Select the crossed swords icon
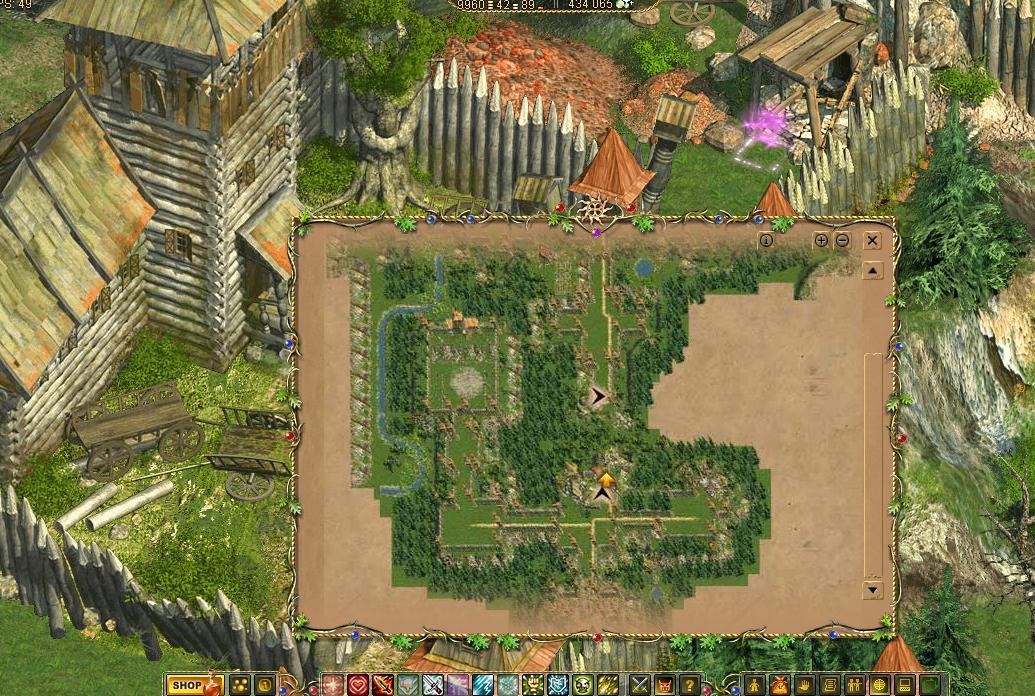Image resolution: width=1035 pixels, height=696 pixels. click(x=640, y=685)
